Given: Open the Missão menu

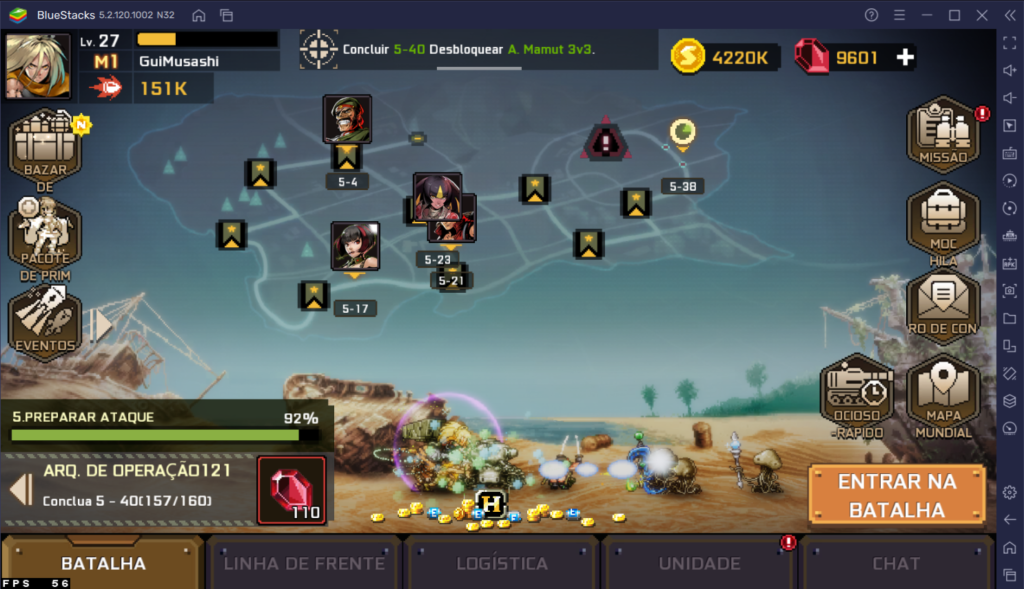Looking at the screenshot, I should tap(943, 135).
